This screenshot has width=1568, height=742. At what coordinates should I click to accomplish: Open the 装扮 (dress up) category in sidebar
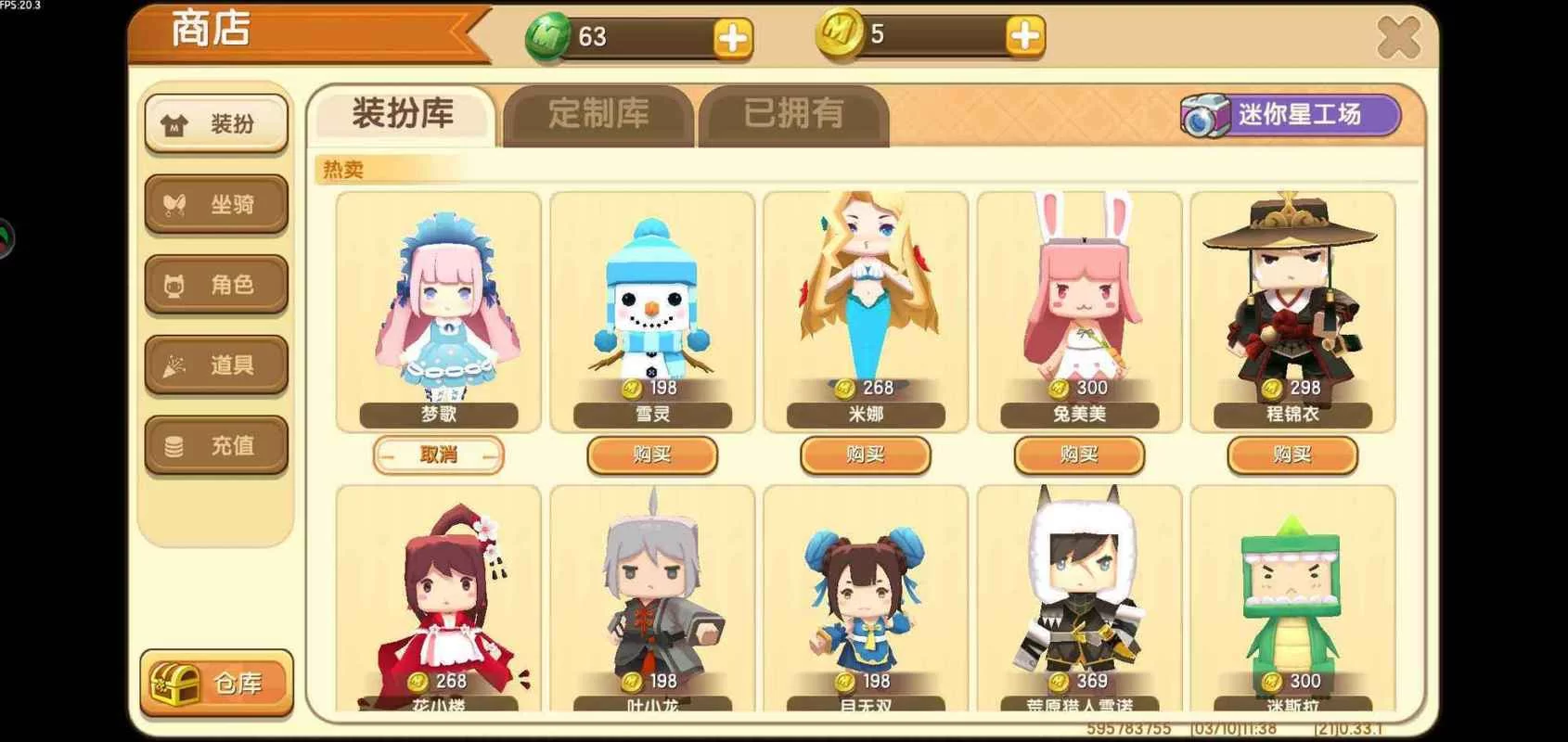tap(215, 122)
